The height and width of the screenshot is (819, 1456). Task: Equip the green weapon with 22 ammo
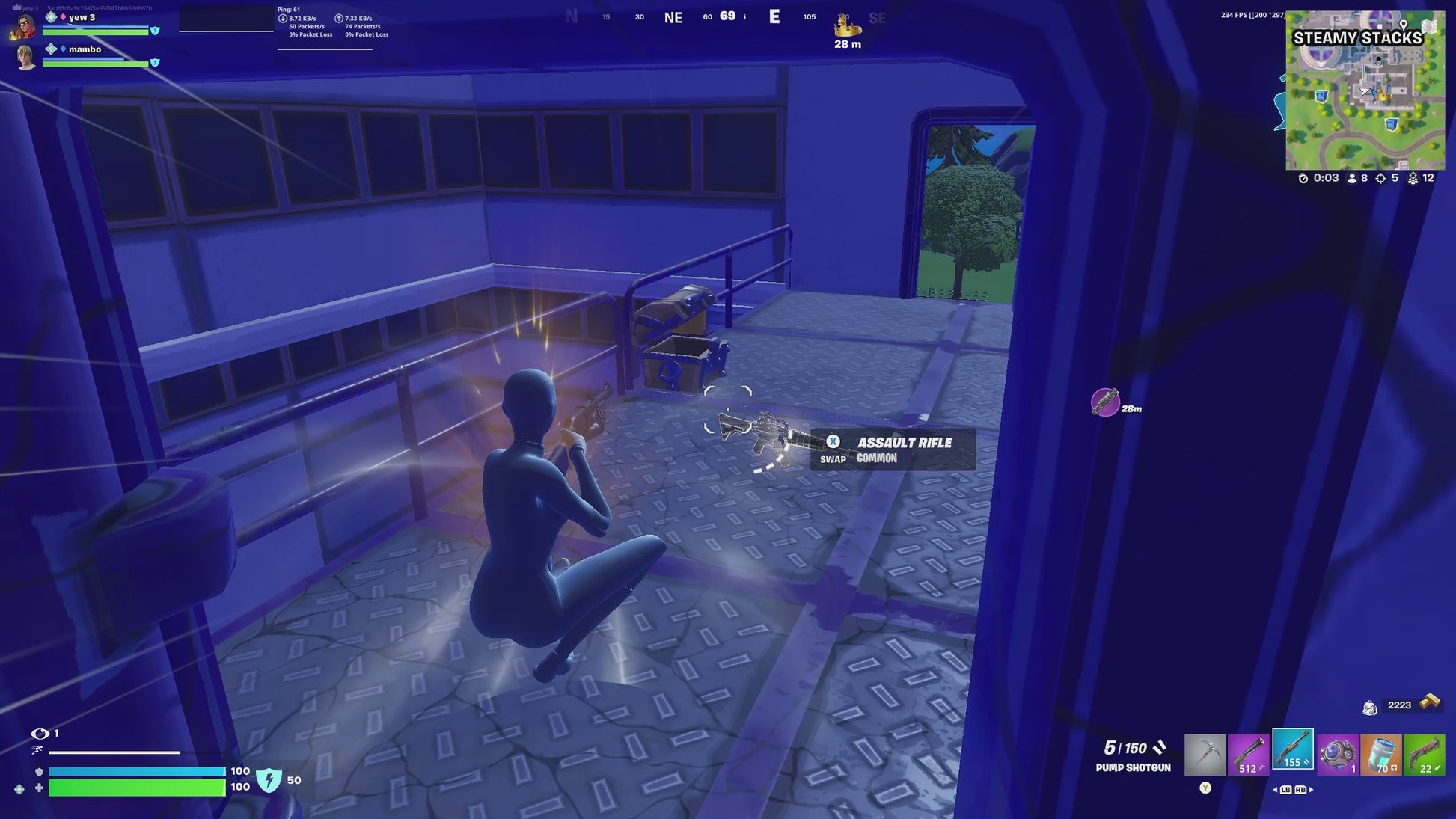tap(1425, 754)
